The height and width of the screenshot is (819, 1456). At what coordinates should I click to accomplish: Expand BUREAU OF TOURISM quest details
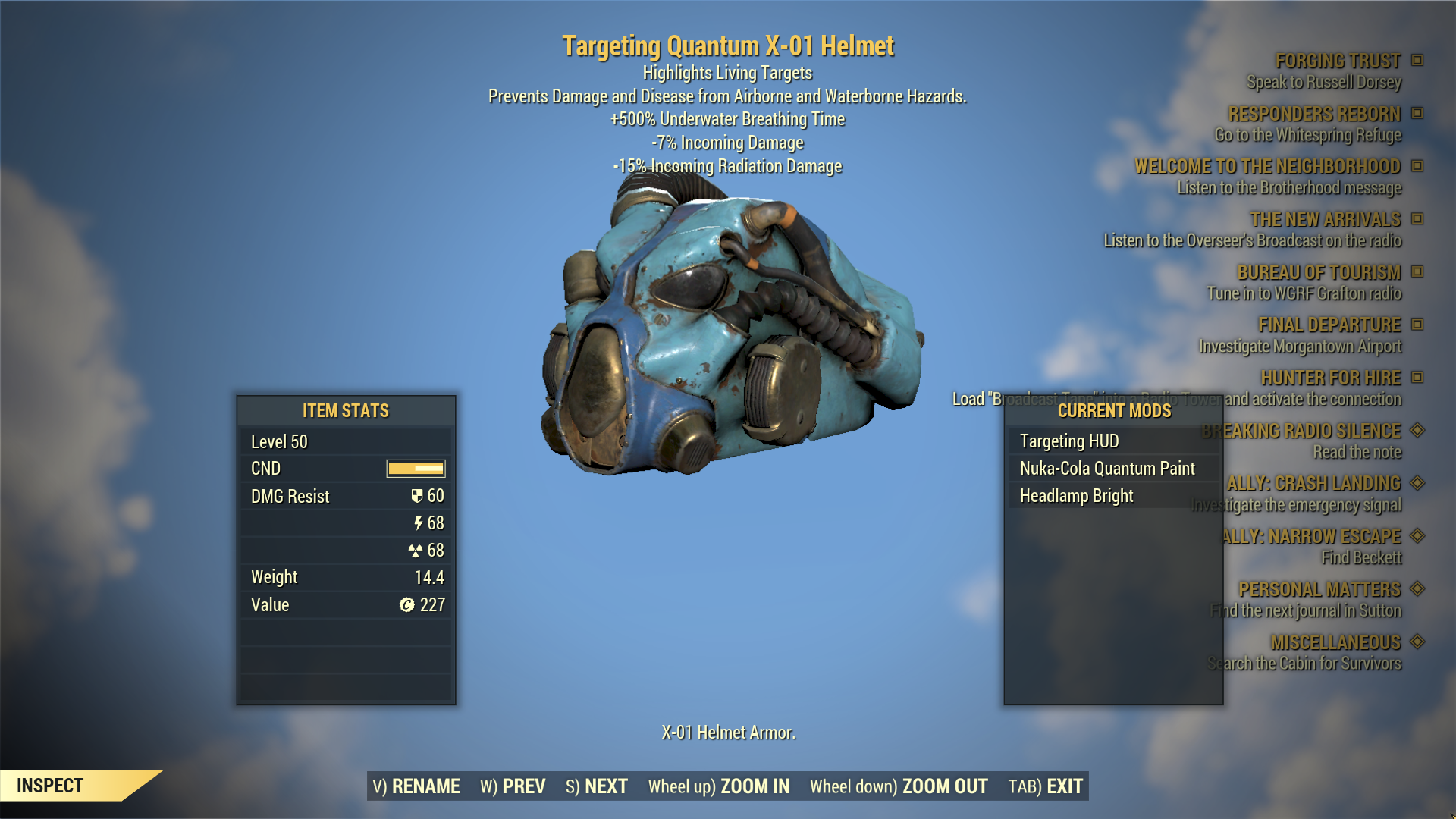1417,271
